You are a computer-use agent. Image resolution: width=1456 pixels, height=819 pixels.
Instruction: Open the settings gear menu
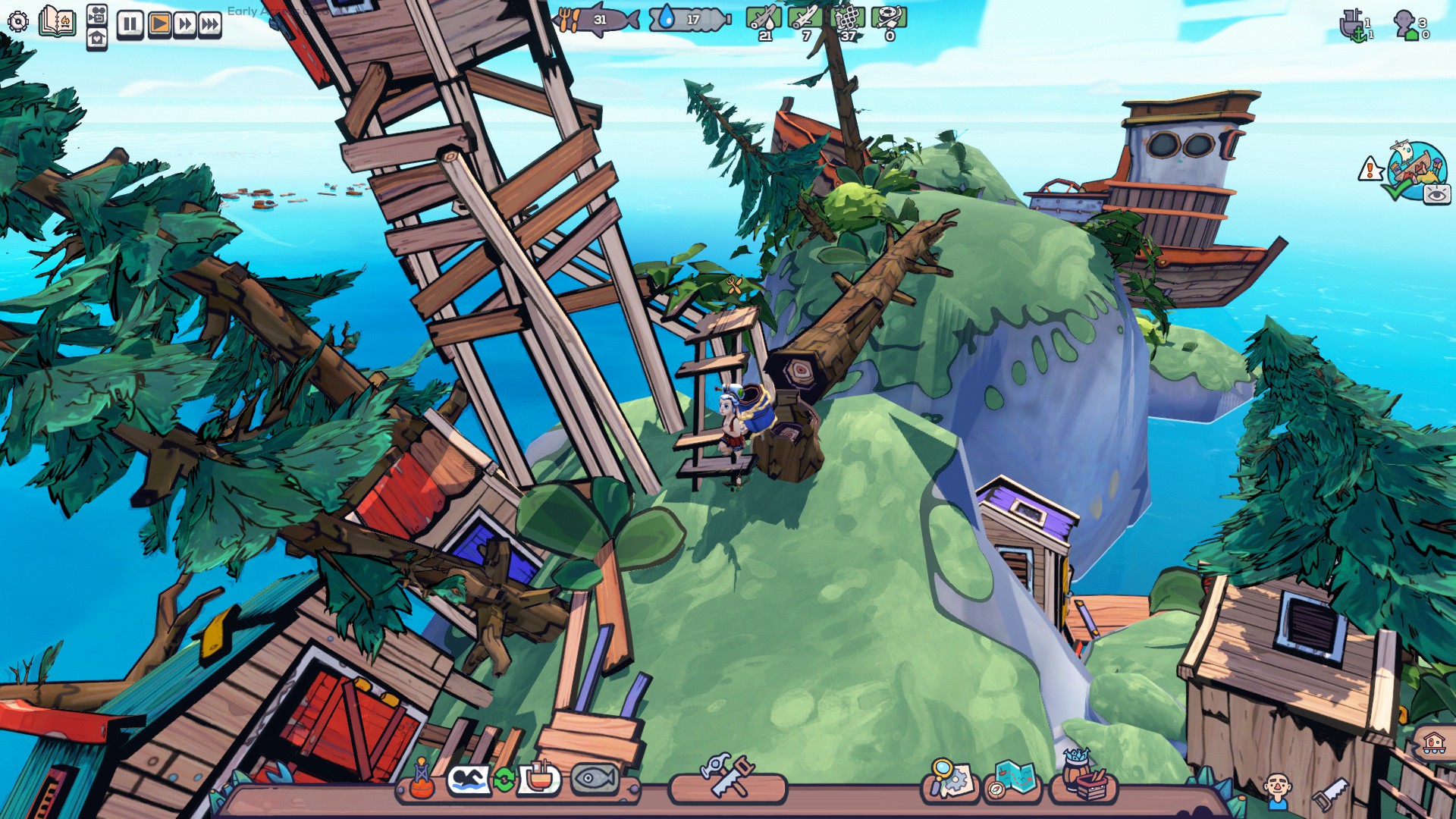pos(18,22)
